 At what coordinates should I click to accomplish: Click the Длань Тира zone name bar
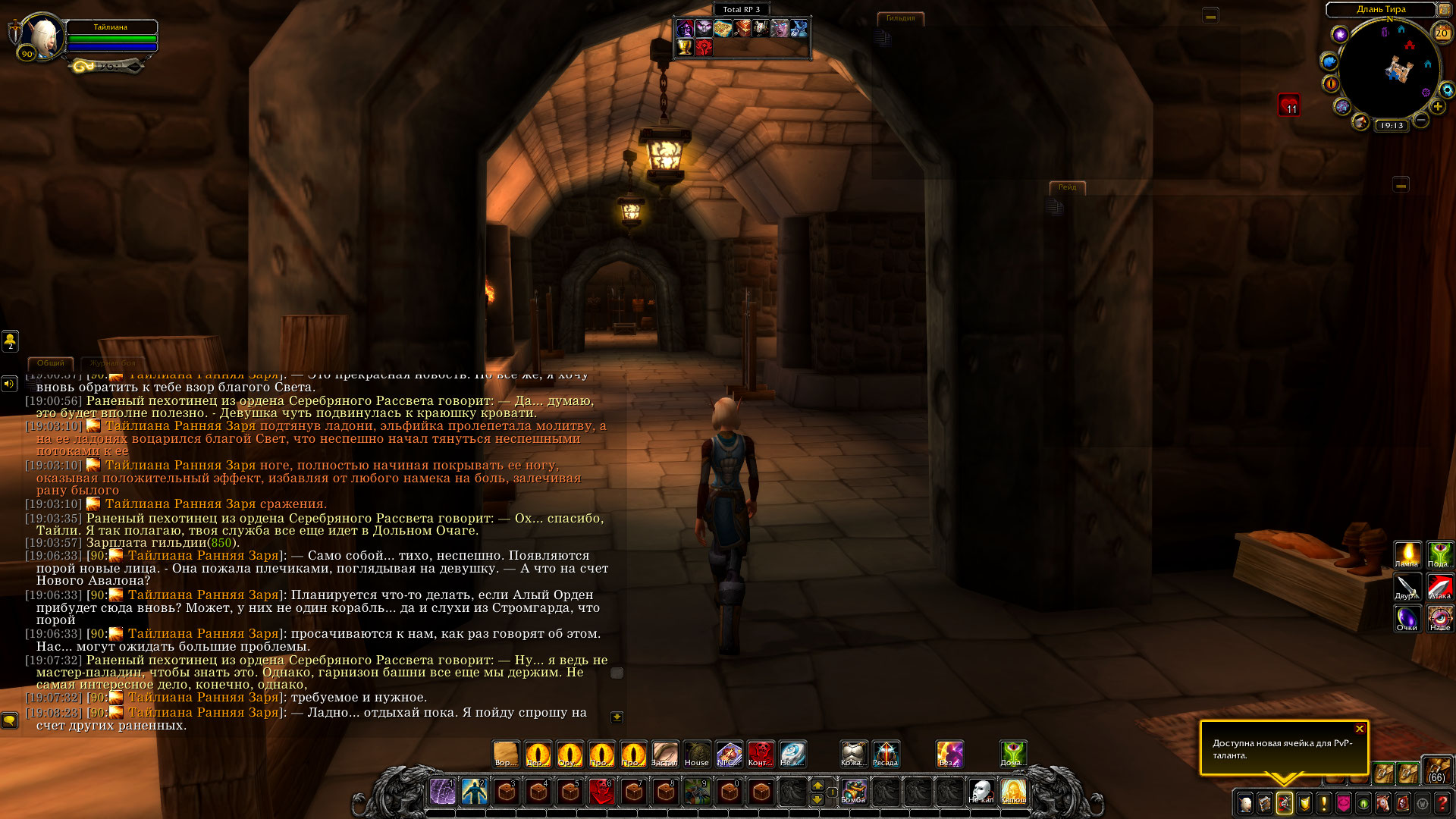(1380, 9)
